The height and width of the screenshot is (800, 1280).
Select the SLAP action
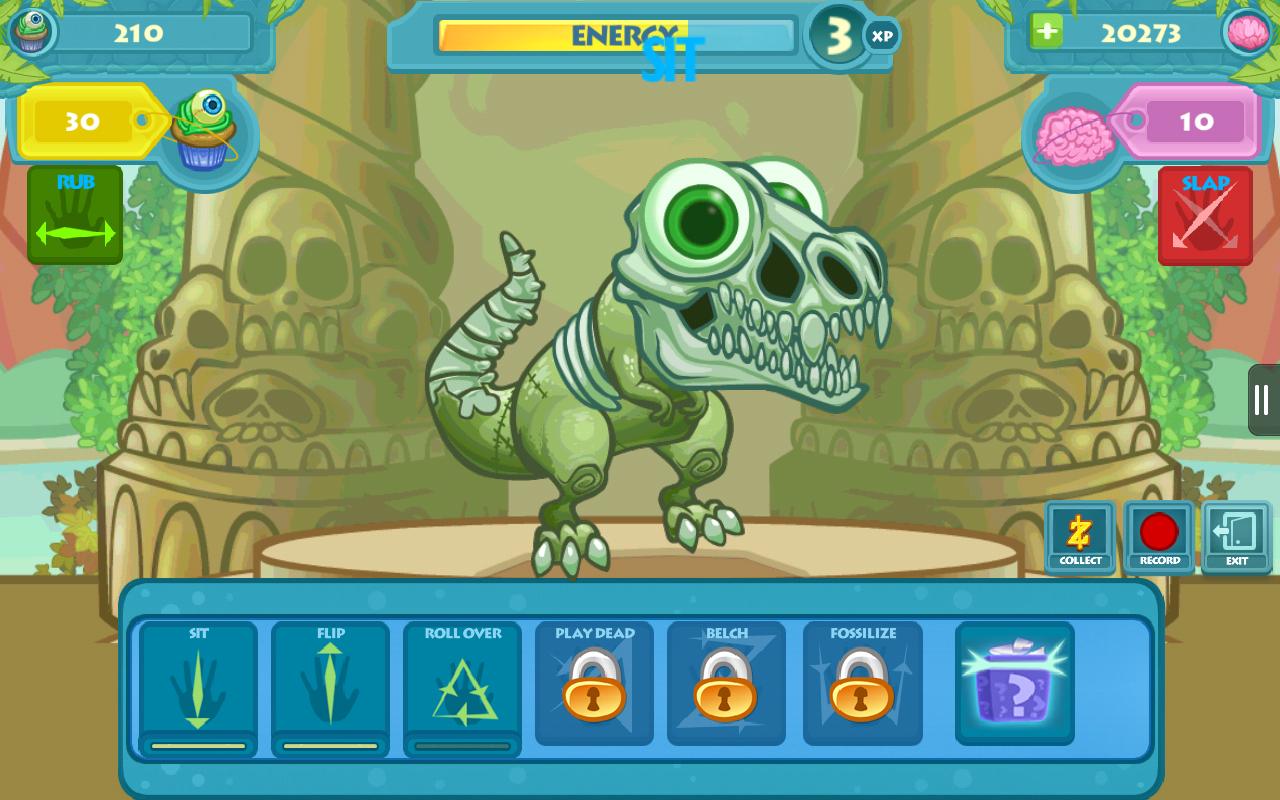point(1205,213)
